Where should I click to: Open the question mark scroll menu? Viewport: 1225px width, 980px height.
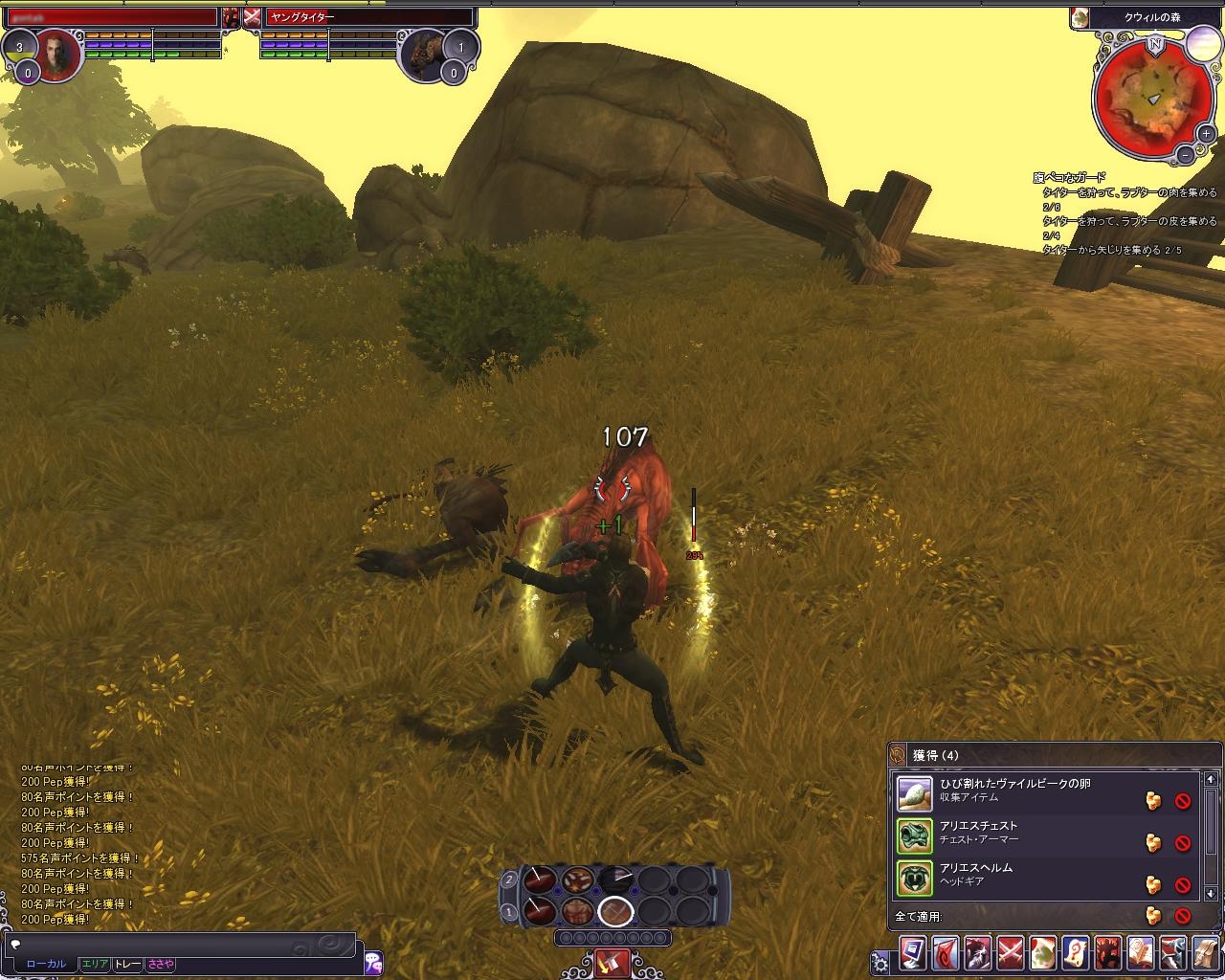coord(1076,953)
